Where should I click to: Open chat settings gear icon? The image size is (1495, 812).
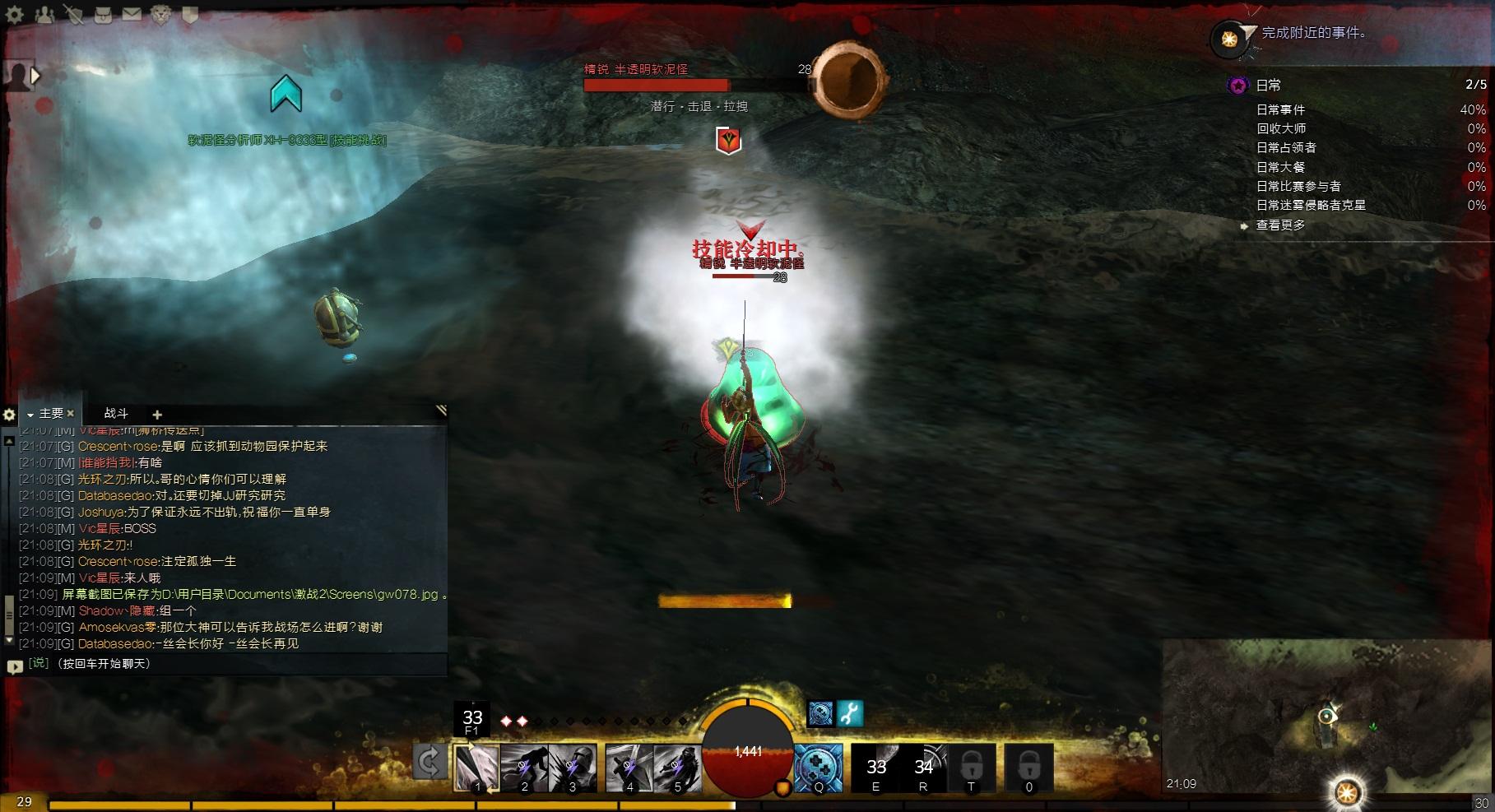pos(10,415)
